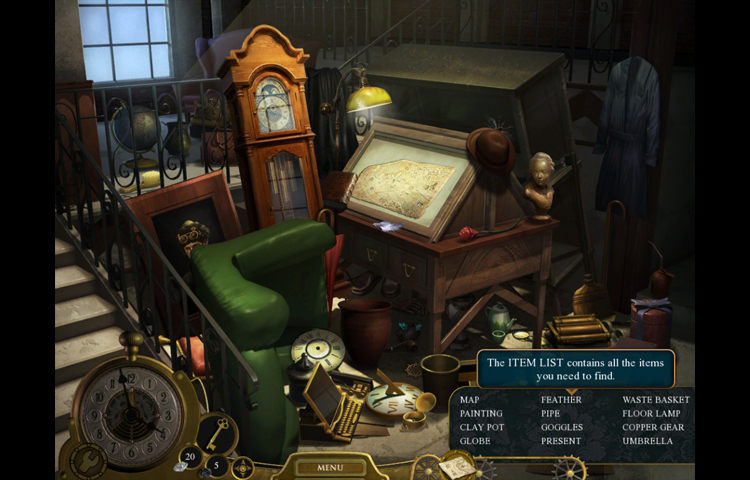The image size is (750, 480).
Task: Dismiss the ITEM LIST tutorial tooltip
Action: point(575,369)
